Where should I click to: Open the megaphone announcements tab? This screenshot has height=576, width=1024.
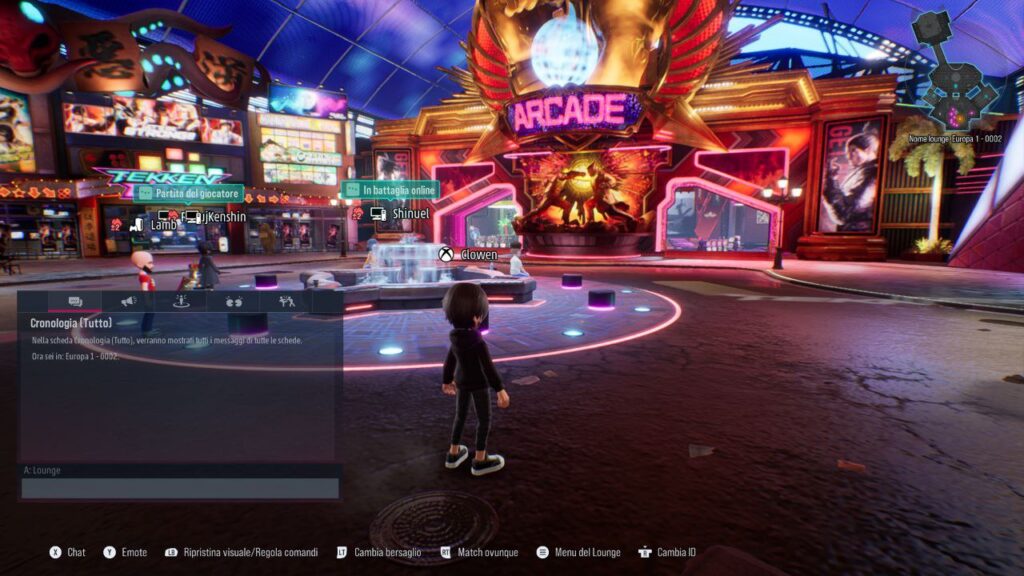[x=128, y=301]
